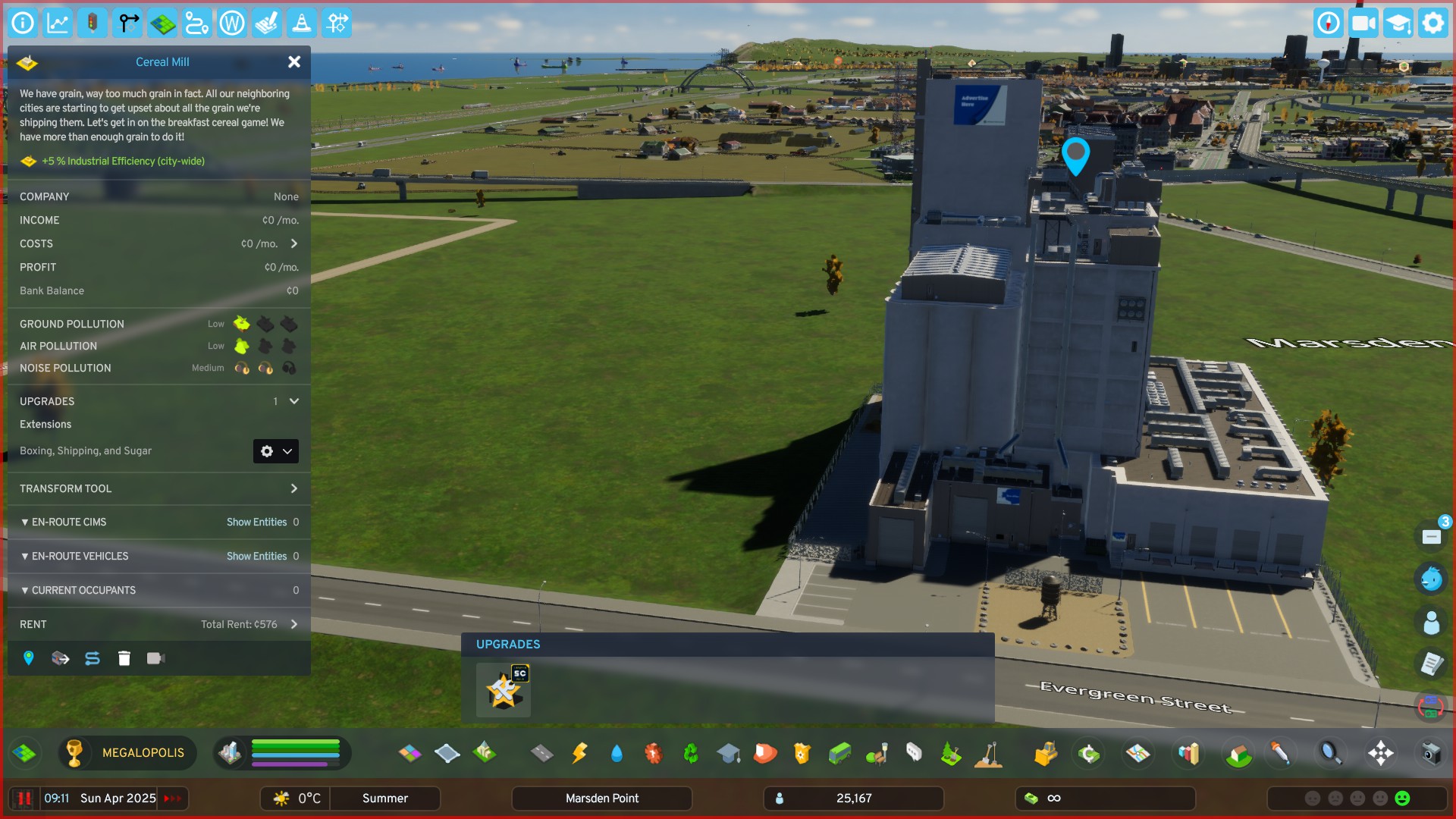Click the blue location pin icon in panel
The image size is (1456, 819).
click(x=29, y=658)
